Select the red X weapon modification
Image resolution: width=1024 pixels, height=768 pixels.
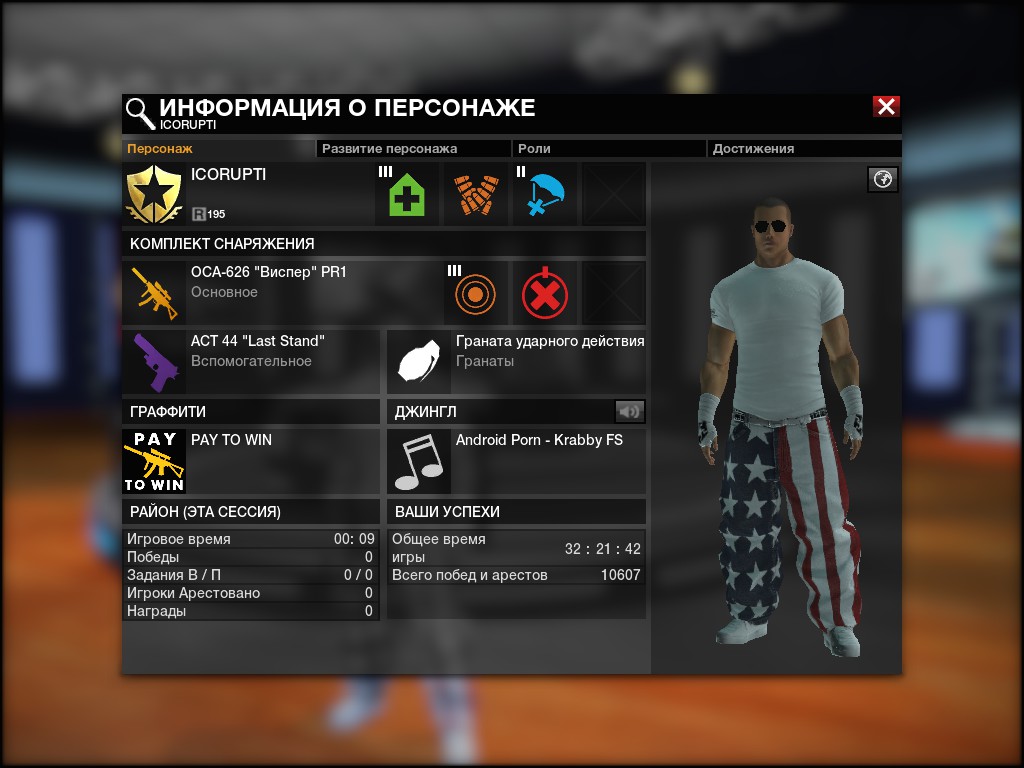point(544,293)
